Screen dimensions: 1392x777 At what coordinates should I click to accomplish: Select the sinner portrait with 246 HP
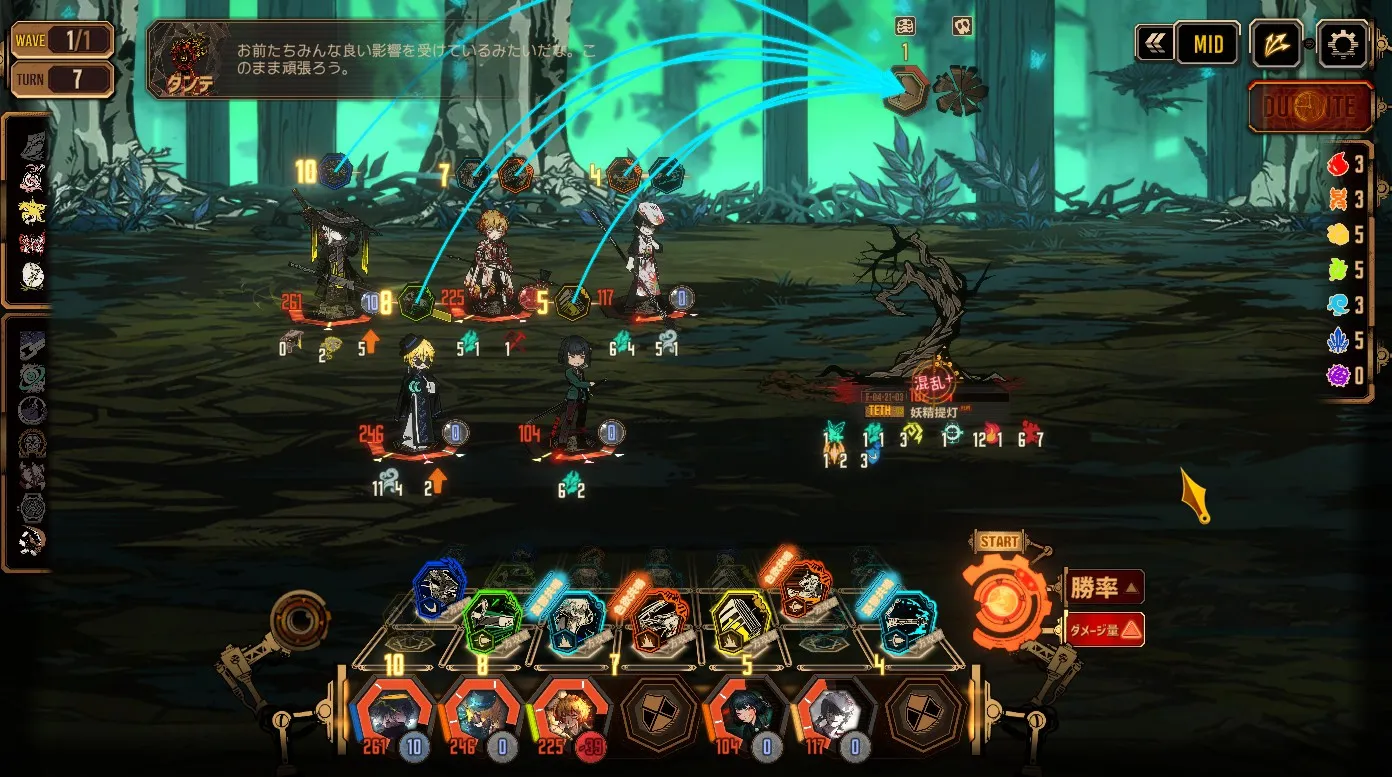tap(479, 714)
